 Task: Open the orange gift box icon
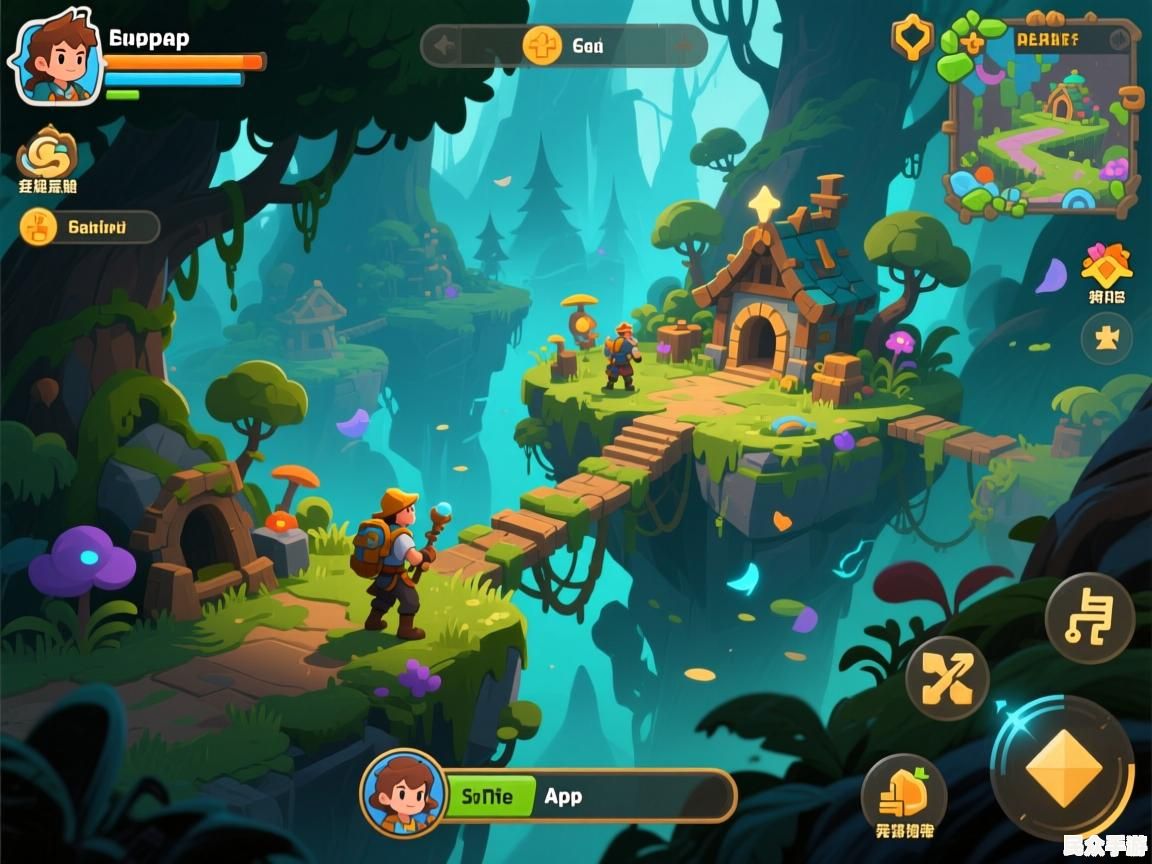(1106, 266)
